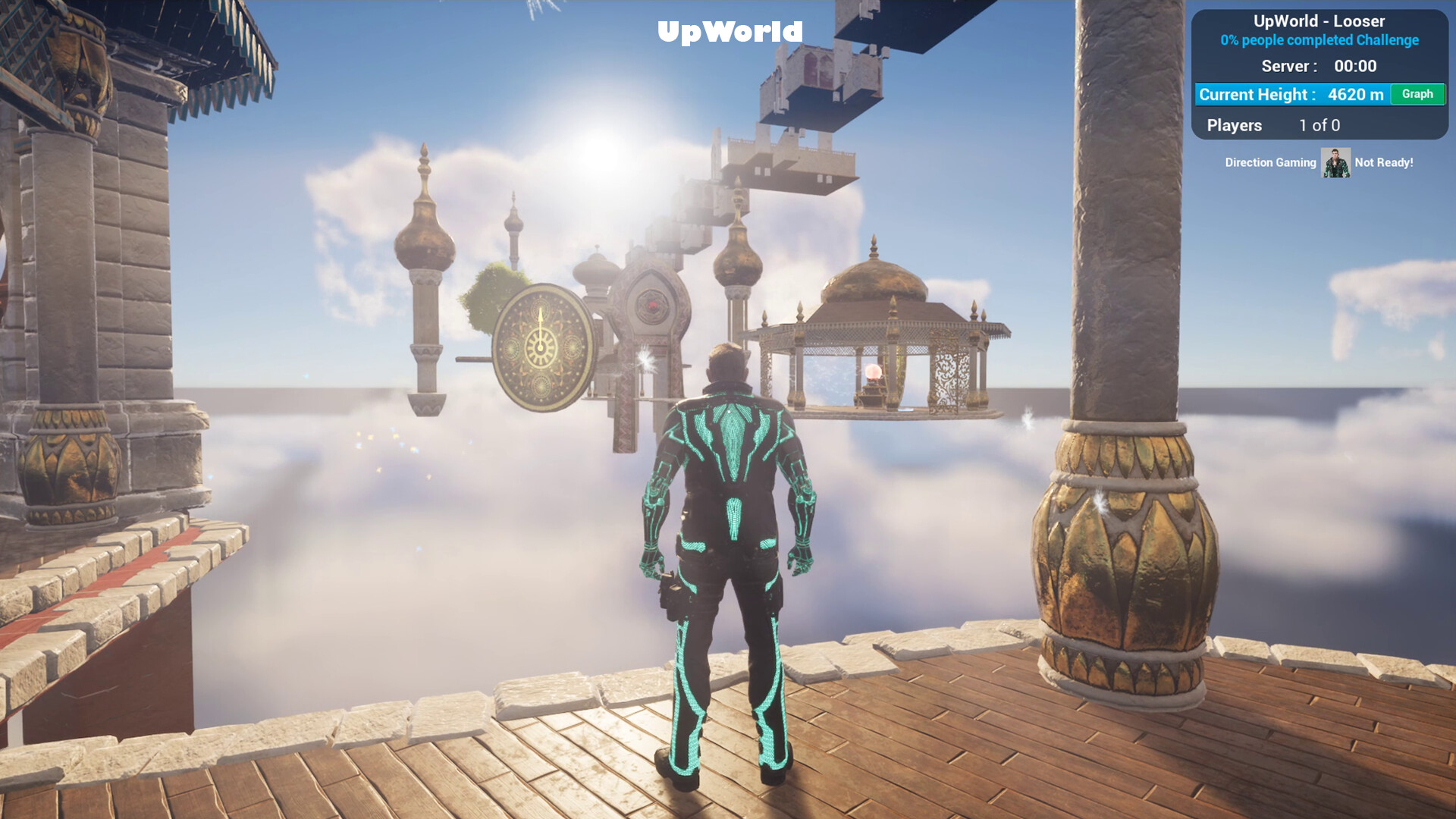Click the highlighted Current Height row header
The image size is (1456, 819).
(1257, 94)
